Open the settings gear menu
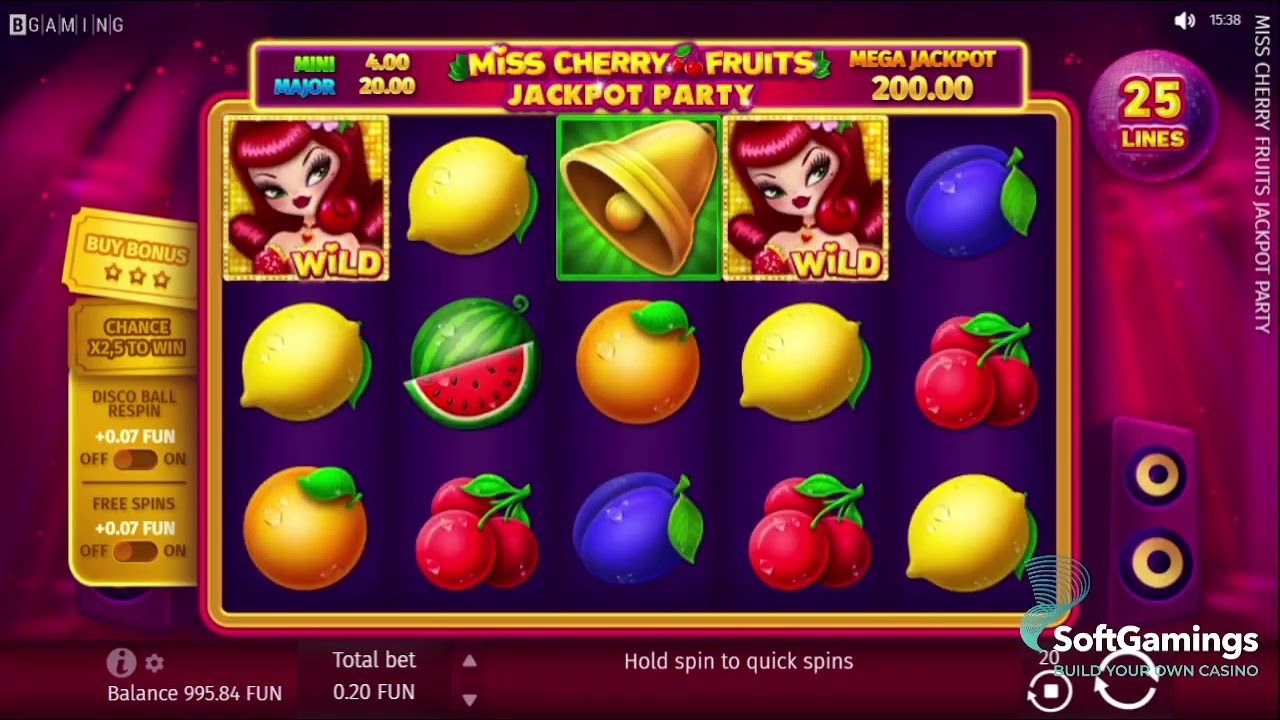Viewport: 1280px width, 720px height. click(x=154, y=663)
